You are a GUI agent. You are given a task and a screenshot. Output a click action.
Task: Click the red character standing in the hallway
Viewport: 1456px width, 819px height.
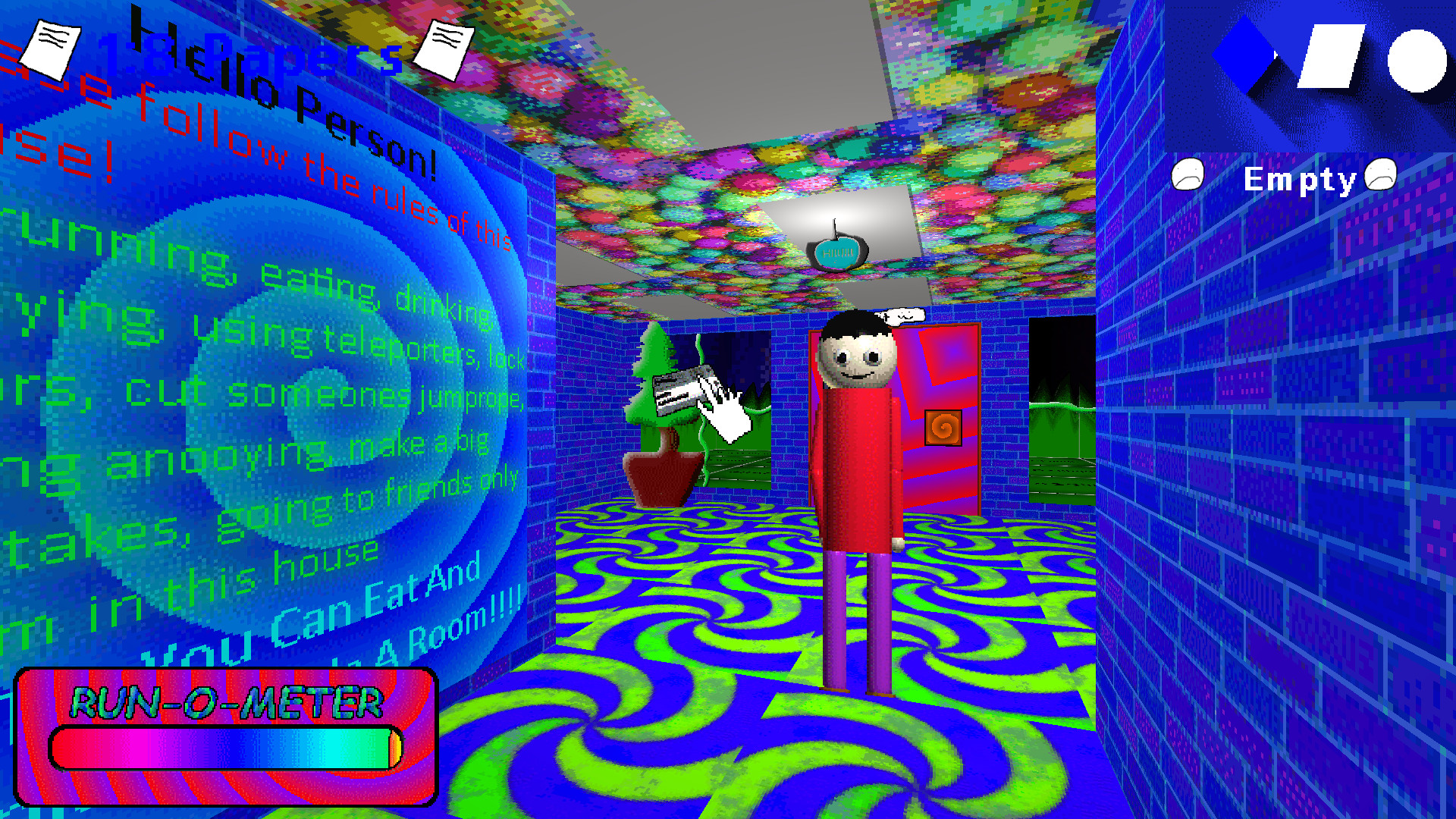(x=857, y=470)
